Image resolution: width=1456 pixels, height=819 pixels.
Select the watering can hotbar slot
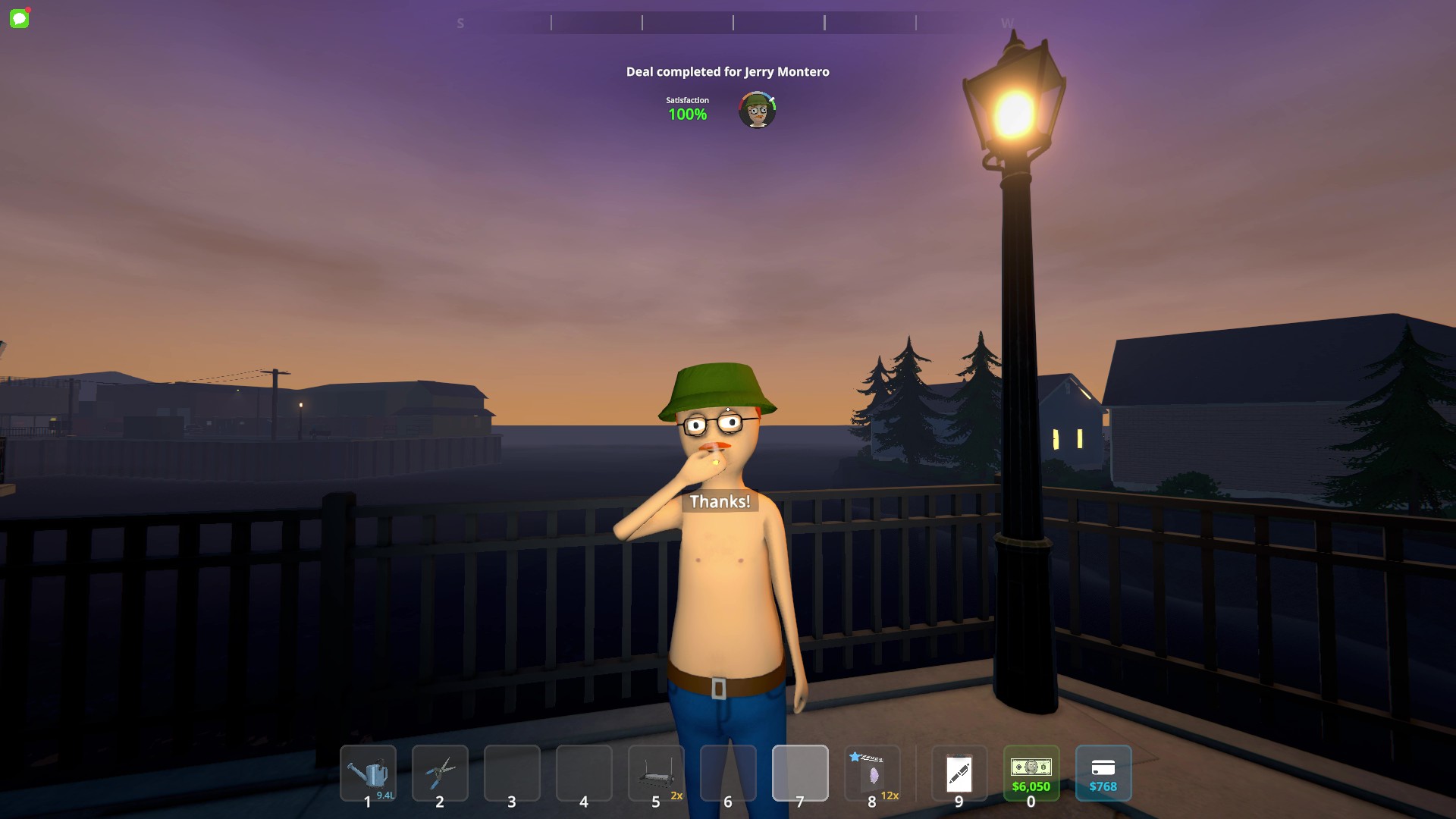(x=368, y=773)
